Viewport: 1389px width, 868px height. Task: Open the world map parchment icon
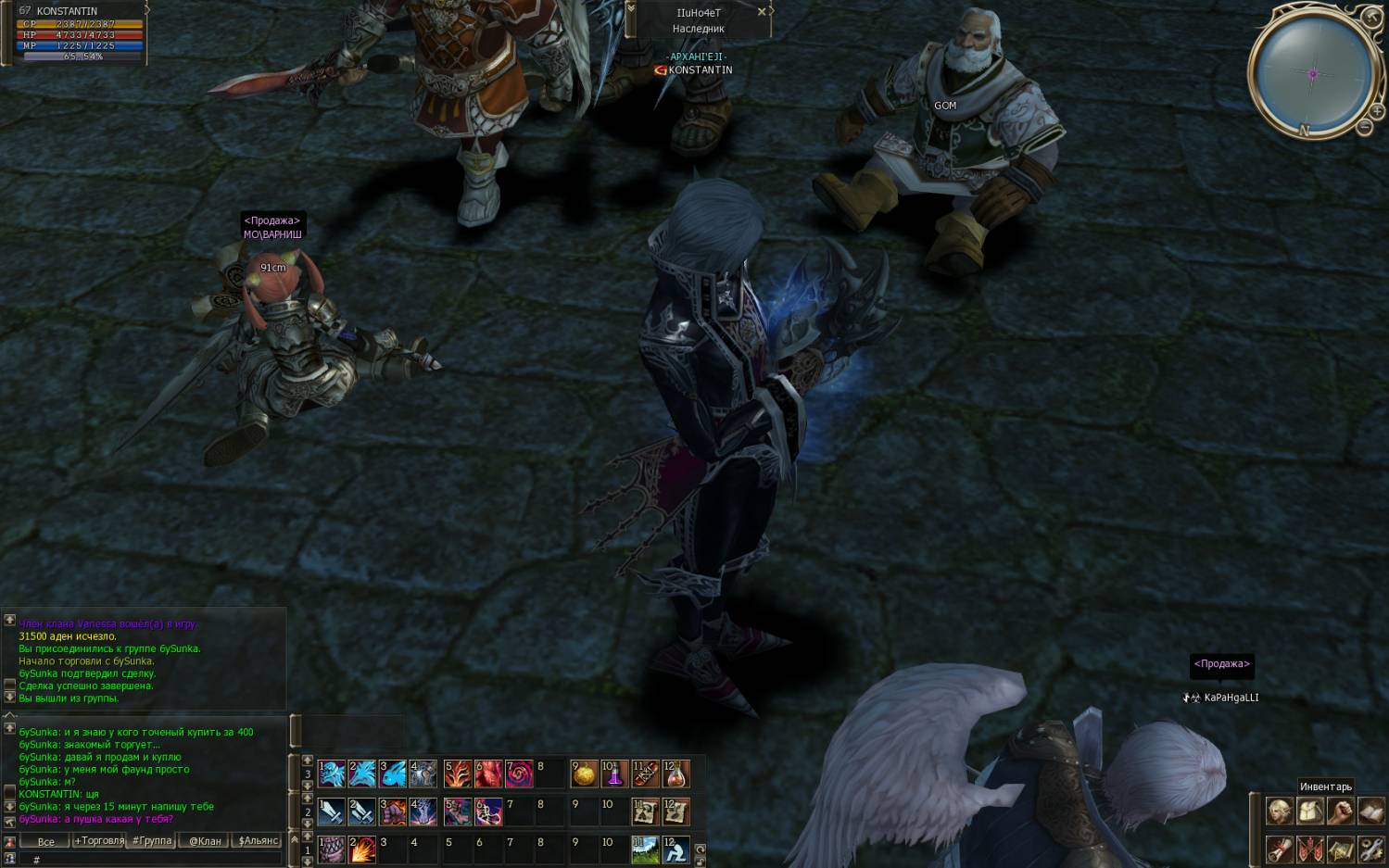coord(1340,848)
